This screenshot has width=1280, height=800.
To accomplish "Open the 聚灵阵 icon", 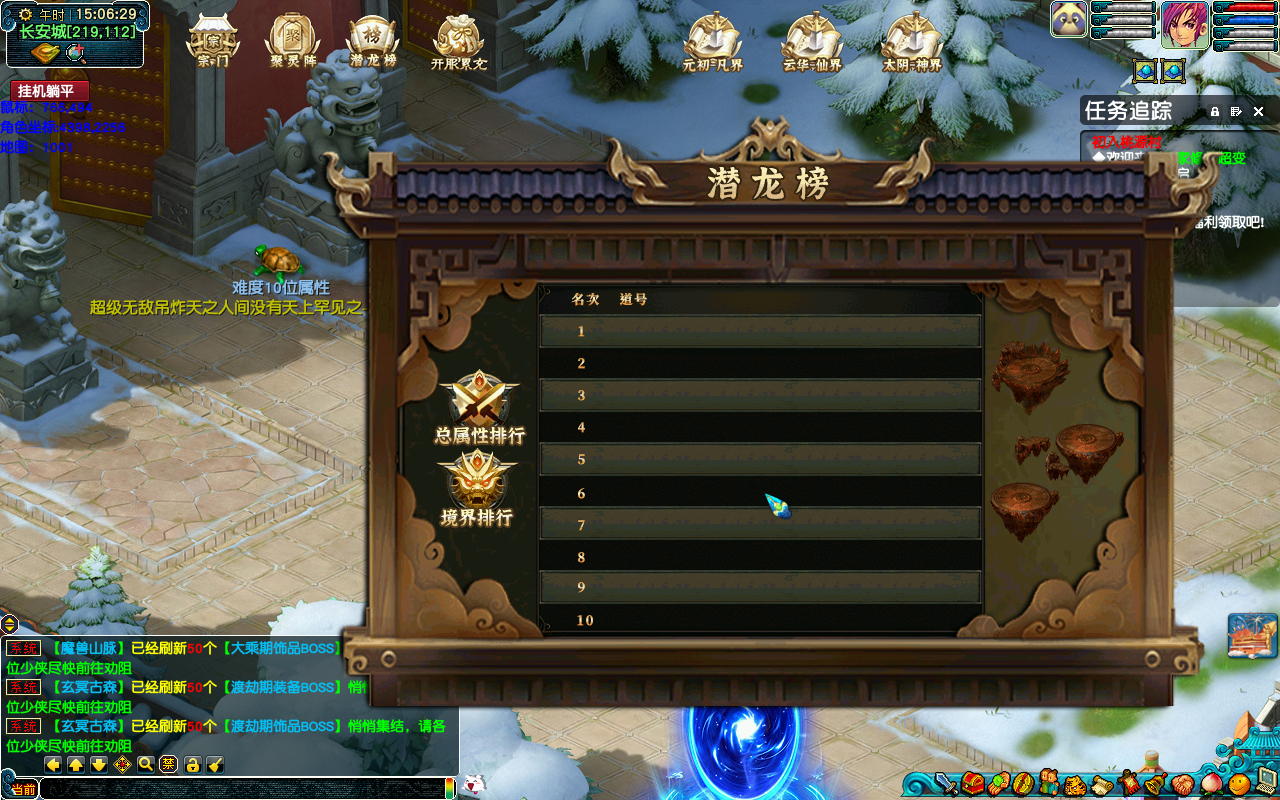I will [x=292, y=41].
